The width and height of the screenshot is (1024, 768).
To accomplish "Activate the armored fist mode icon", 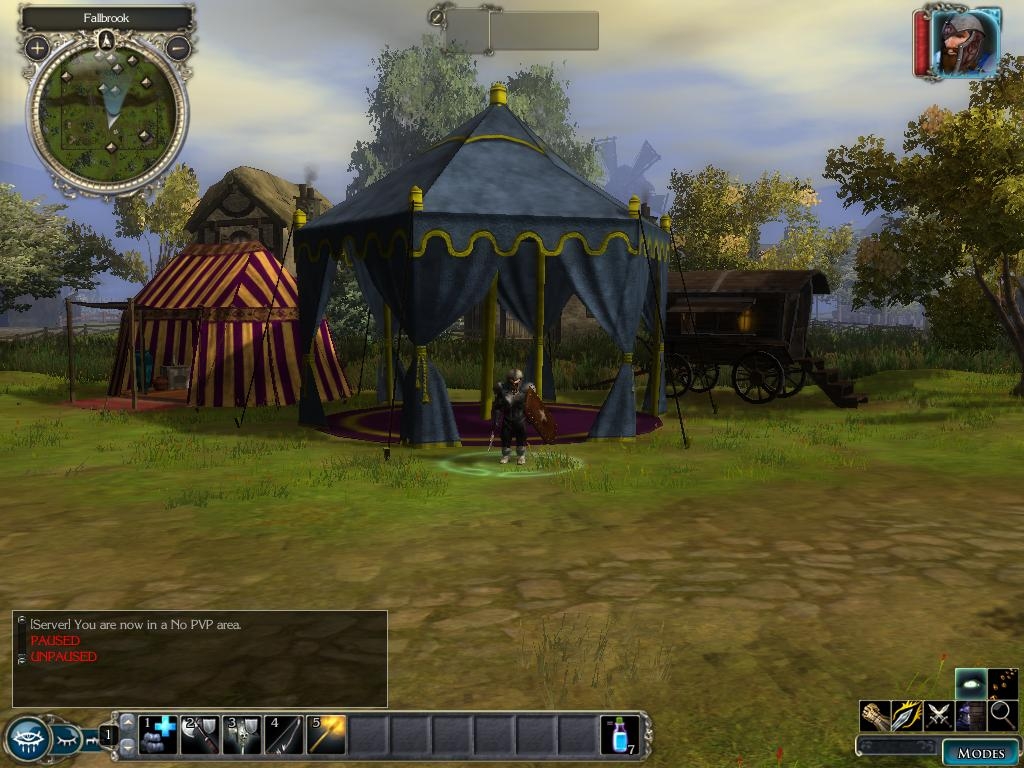I will pos(876,716).
